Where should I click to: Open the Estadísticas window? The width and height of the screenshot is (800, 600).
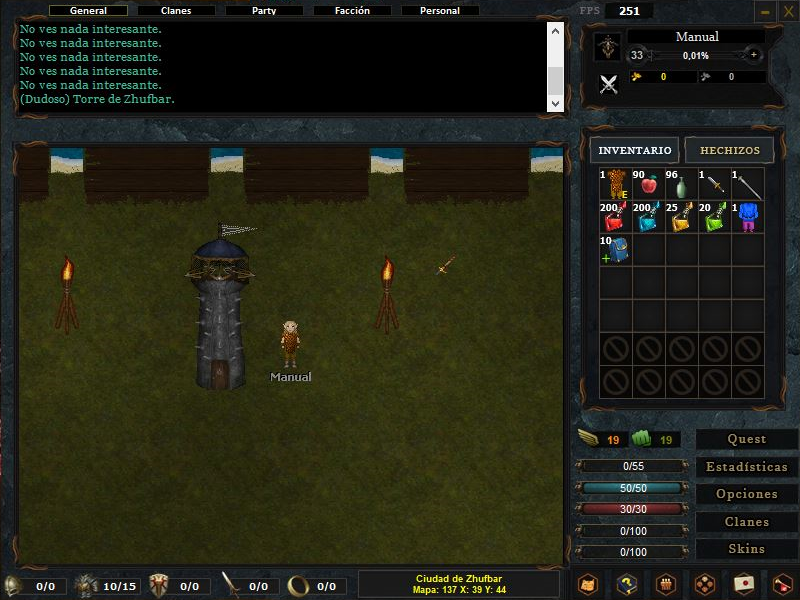point(746,467)
